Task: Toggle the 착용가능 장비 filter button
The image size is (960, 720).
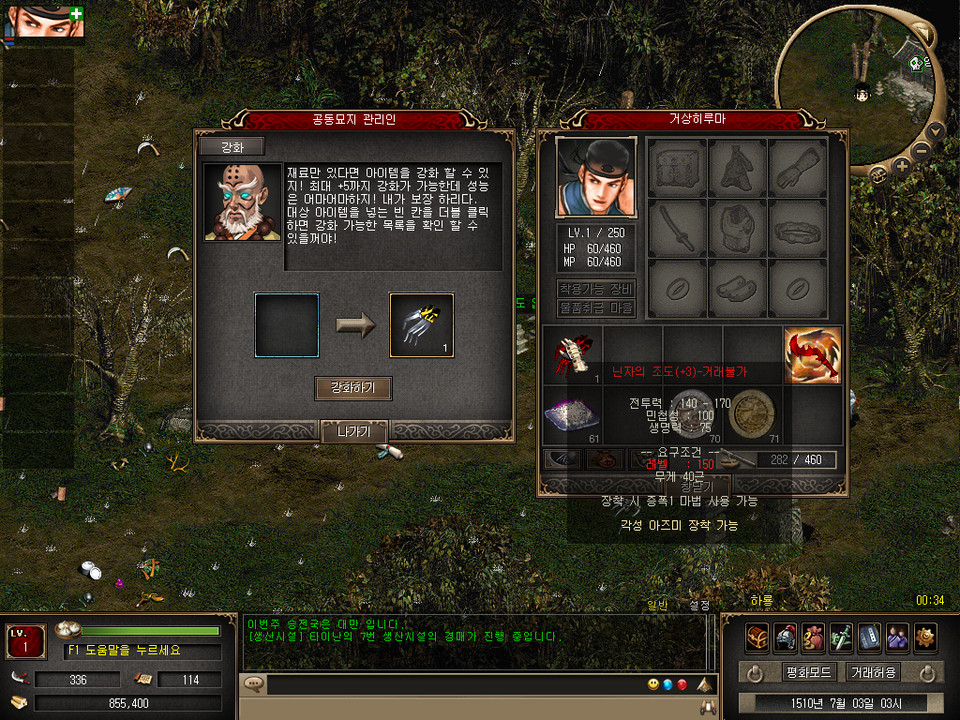Action: [596, 289]
